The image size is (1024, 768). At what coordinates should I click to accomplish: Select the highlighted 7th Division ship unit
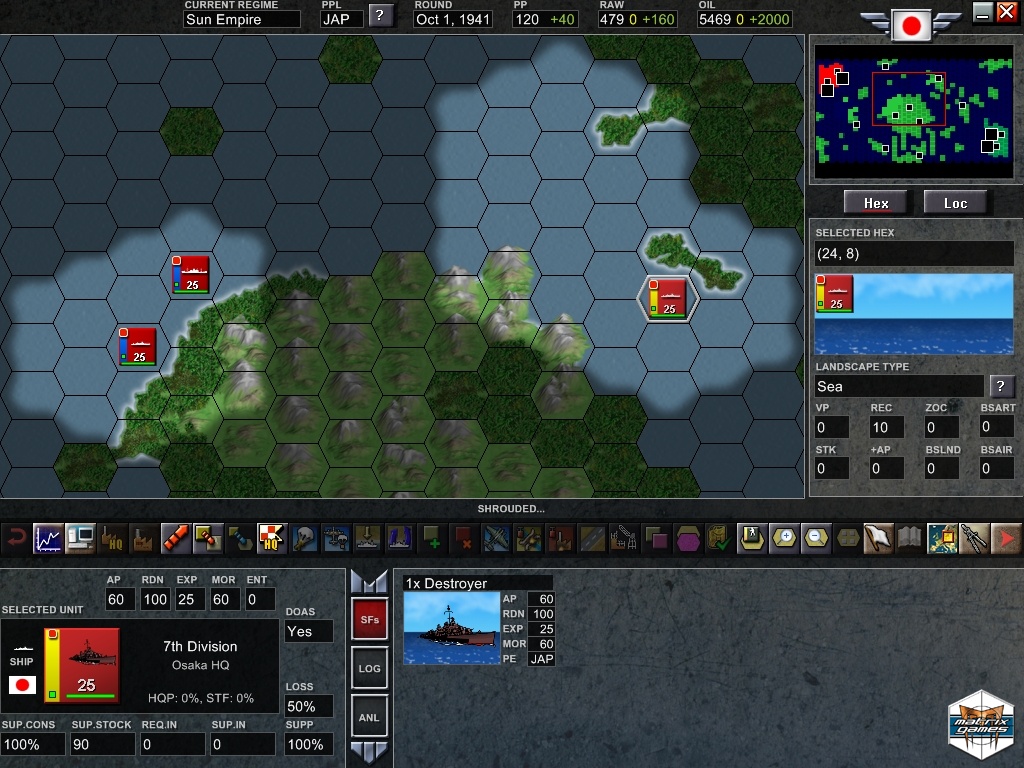(667, 297)
